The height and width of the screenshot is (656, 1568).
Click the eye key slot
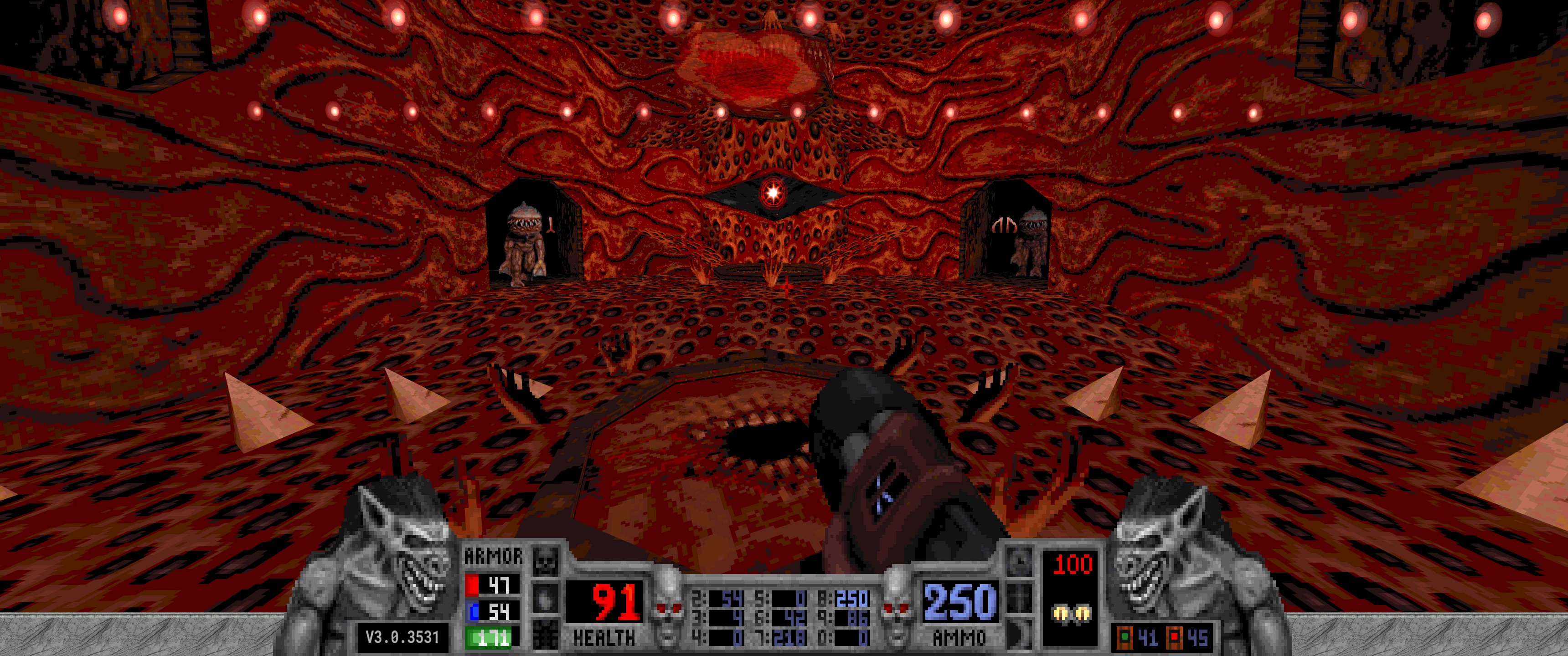545,598
